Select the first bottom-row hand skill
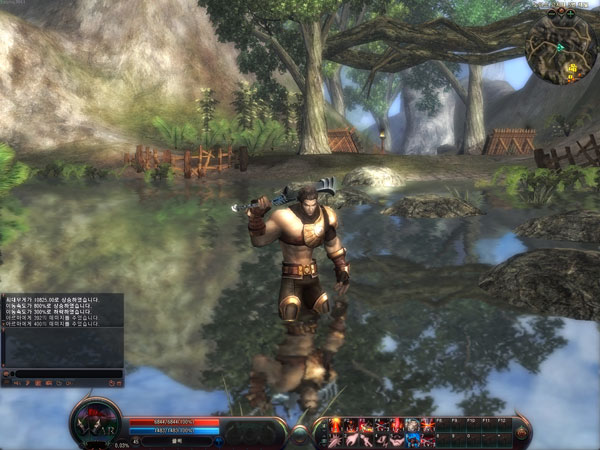Viewport: 600px width, 450px height. pyautogui.click(x=335, y=439)
